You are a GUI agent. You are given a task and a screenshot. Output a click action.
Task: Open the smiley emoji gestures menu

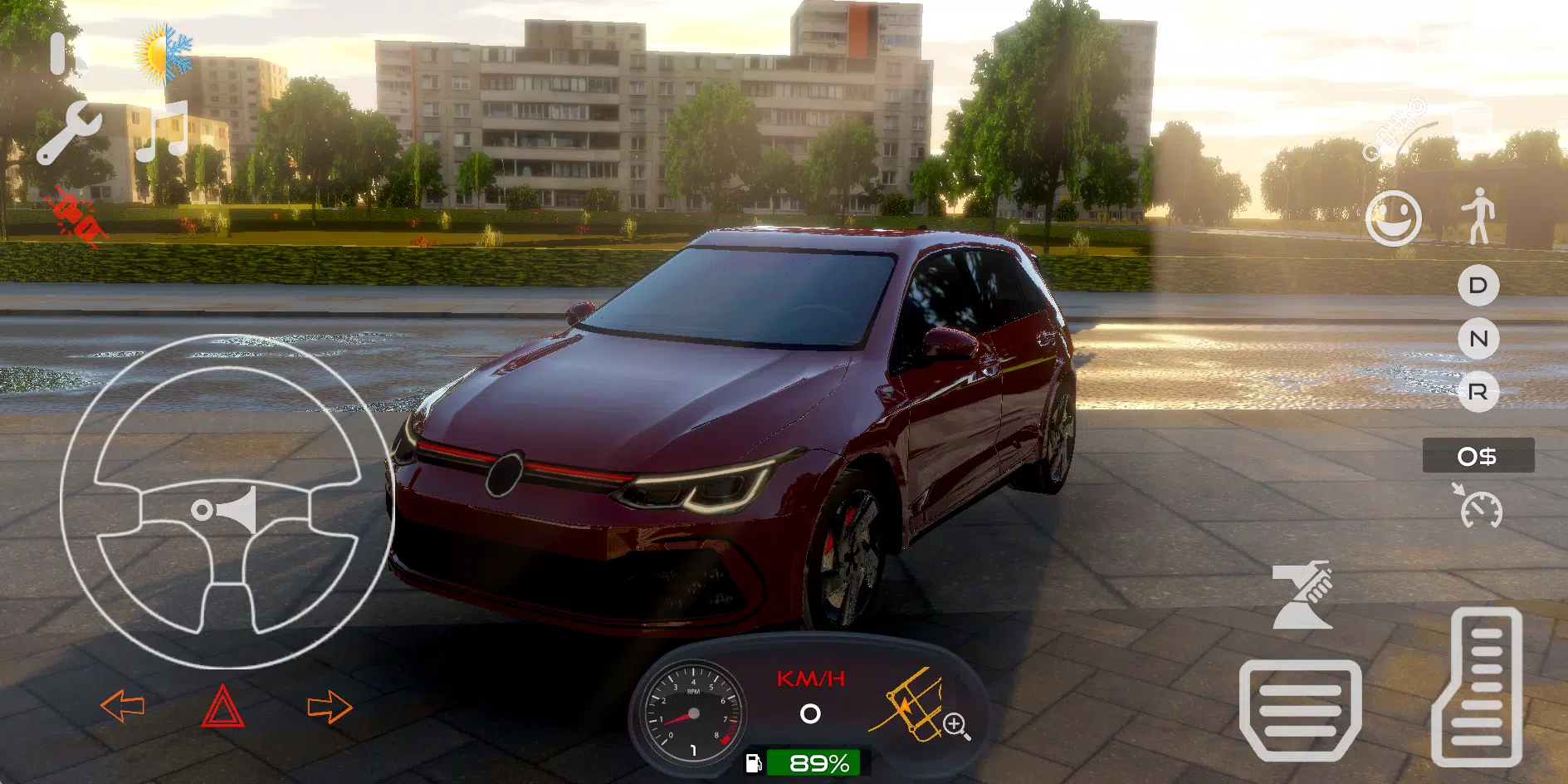pos(1395,218)
